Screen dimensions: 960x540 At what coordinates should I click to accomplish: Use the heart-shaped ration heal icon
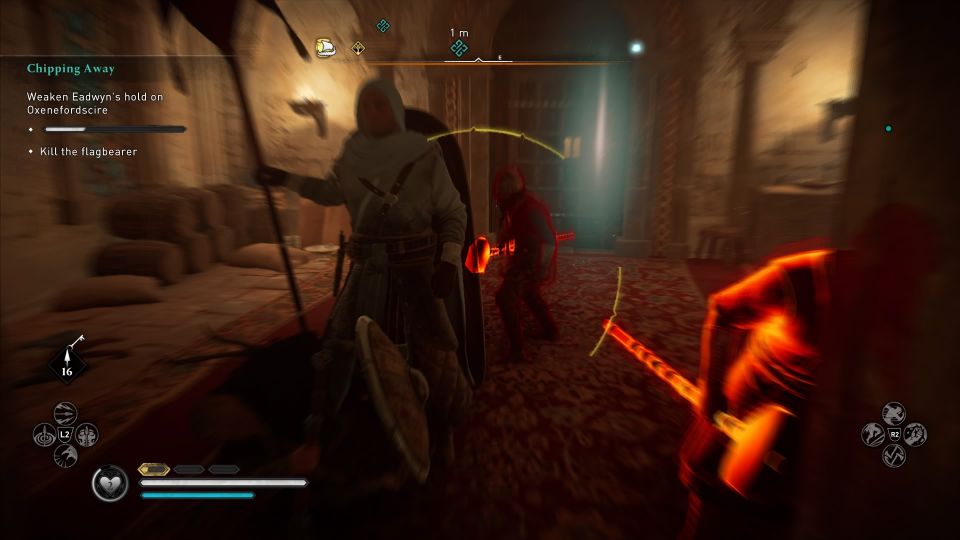(x=110, y=484)
